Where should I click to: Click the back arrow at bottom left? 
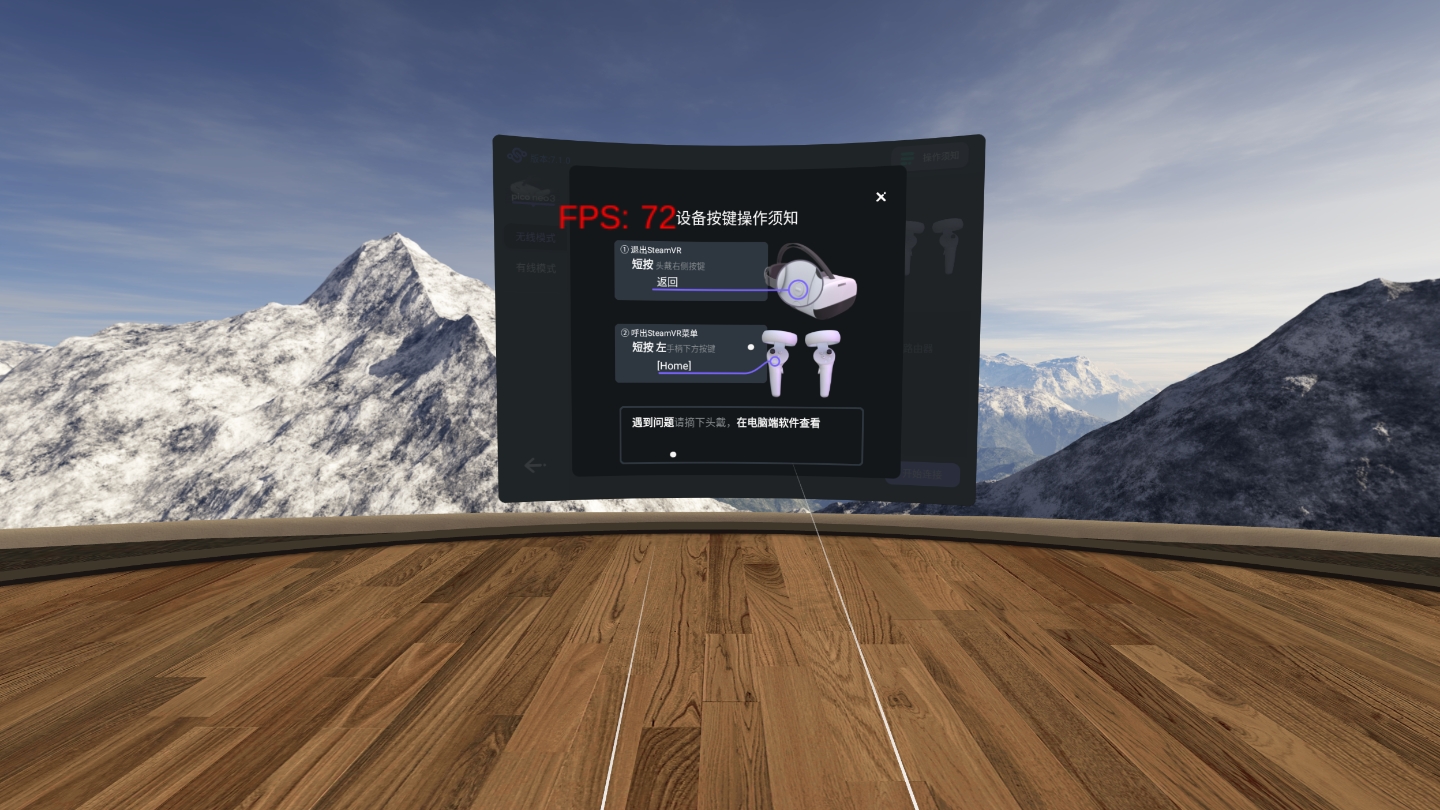[x=533, y=465]
